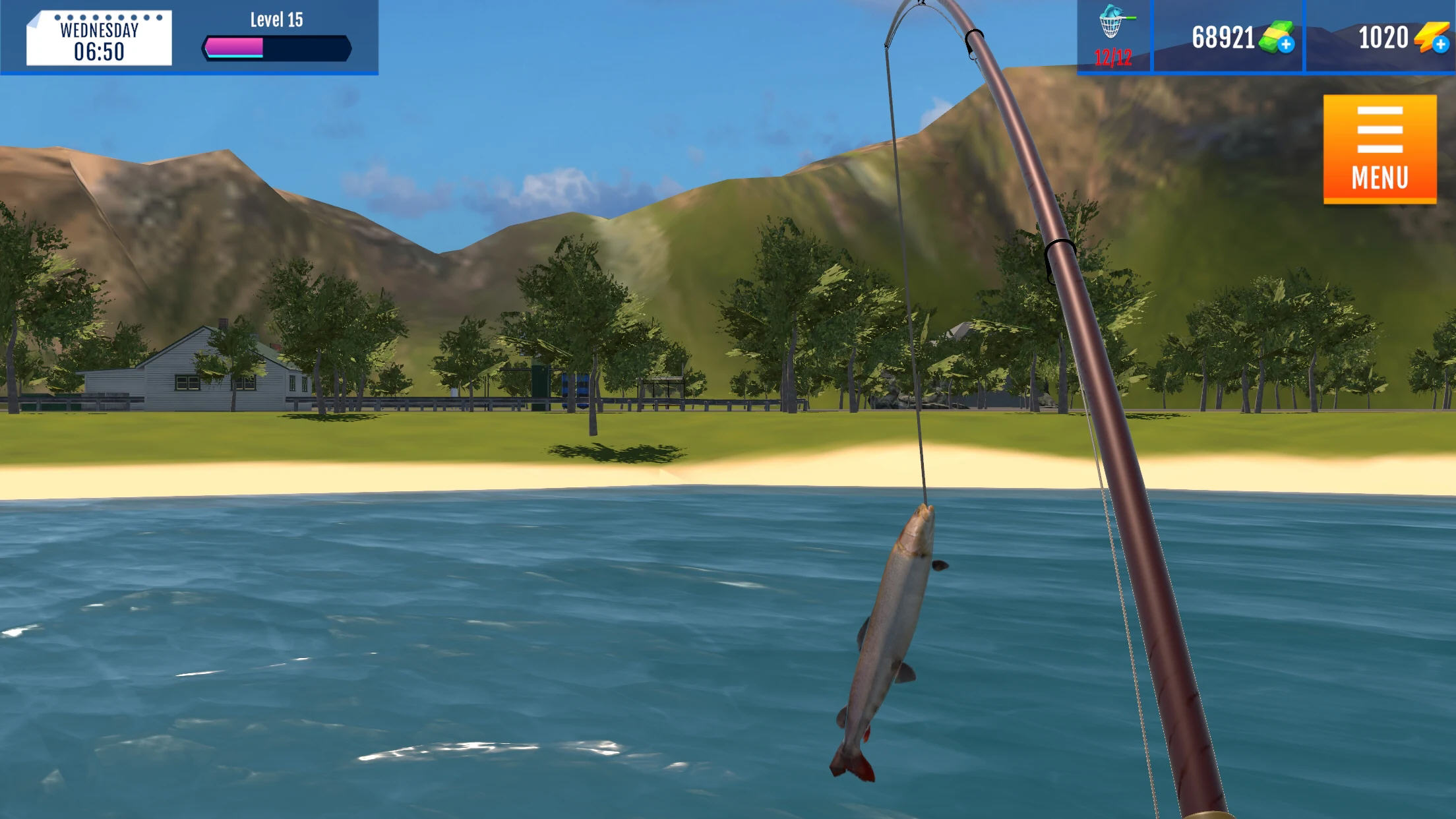Buy more energy bolts via plus icon
The height and width of the screenshot is (819, 1456).
(x=1441, y=45)
